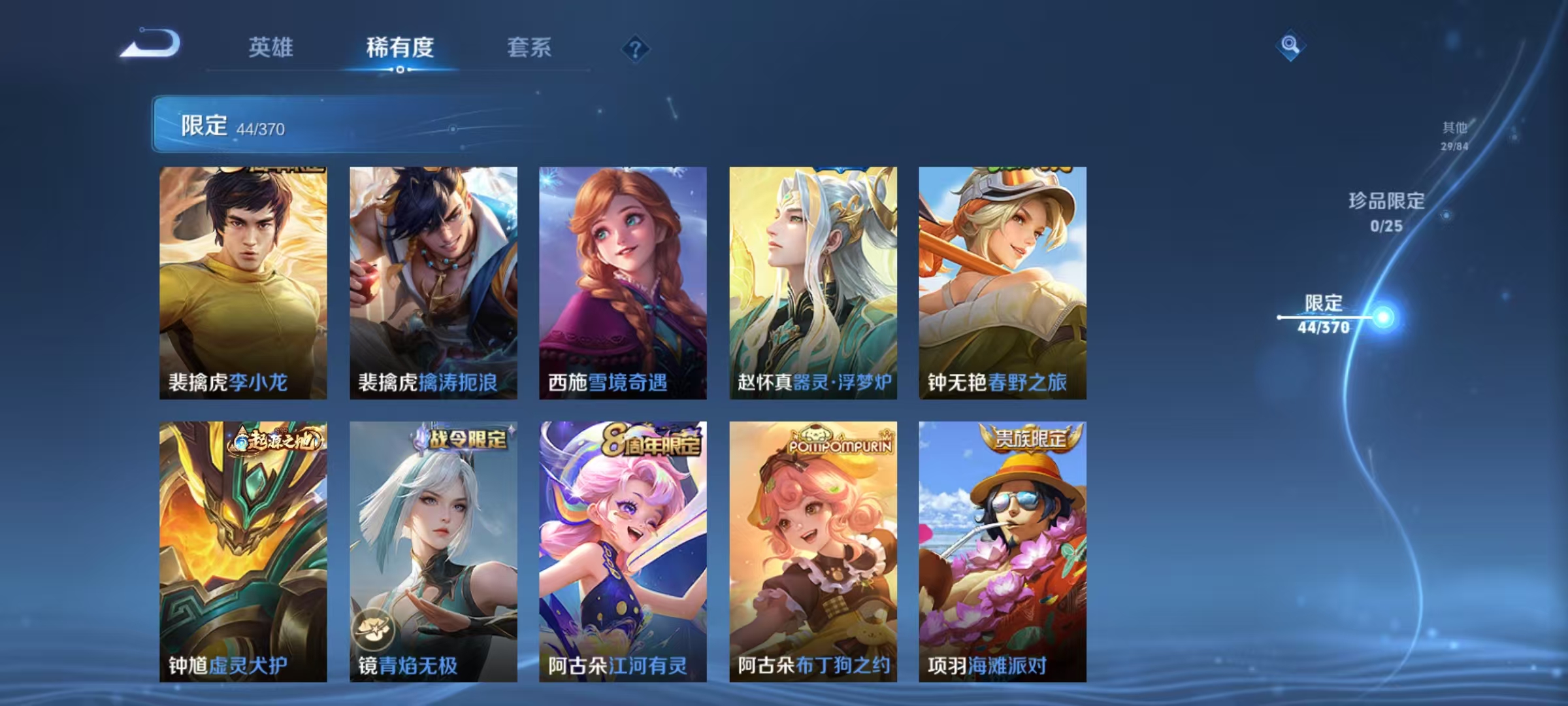Open the 西施雪境奇遇 skin thumbnail
Screen dimensions: 1568x706
[x=624, y=281]
